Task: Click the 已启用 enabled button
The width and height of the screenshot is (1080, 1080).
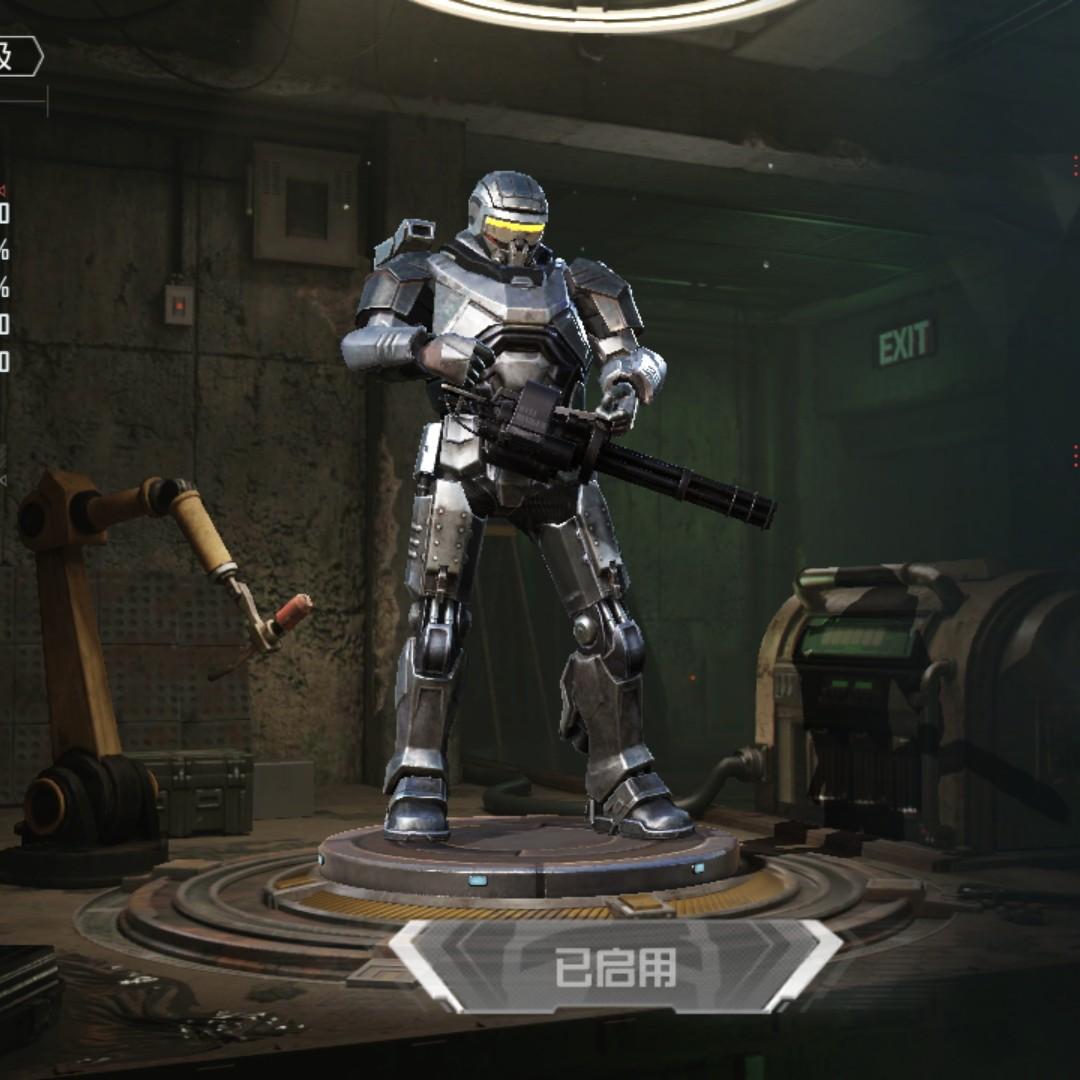Action: pos(616,967)
